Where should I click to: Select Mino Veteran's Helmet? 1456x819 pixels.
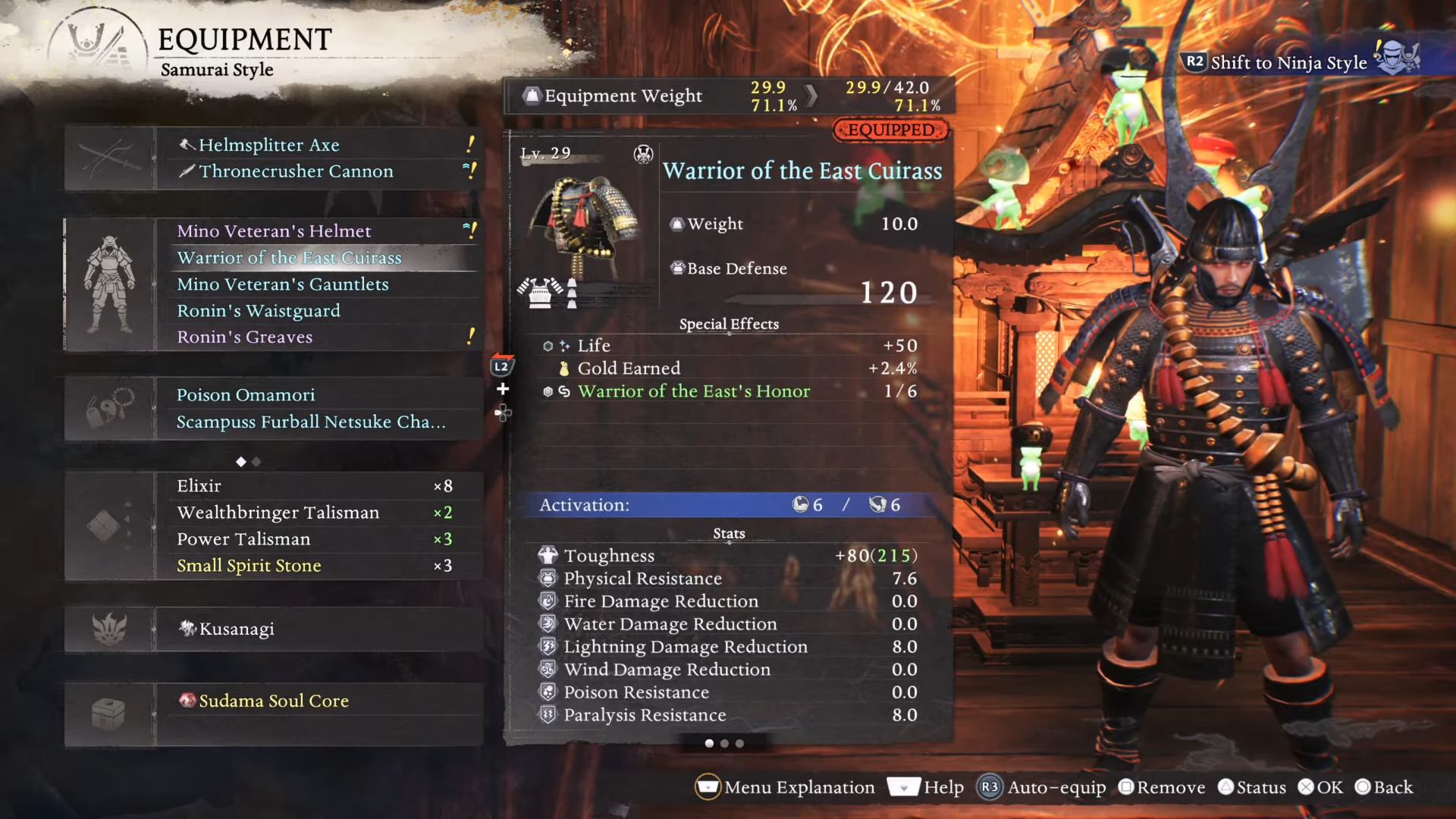coord(274,231)
